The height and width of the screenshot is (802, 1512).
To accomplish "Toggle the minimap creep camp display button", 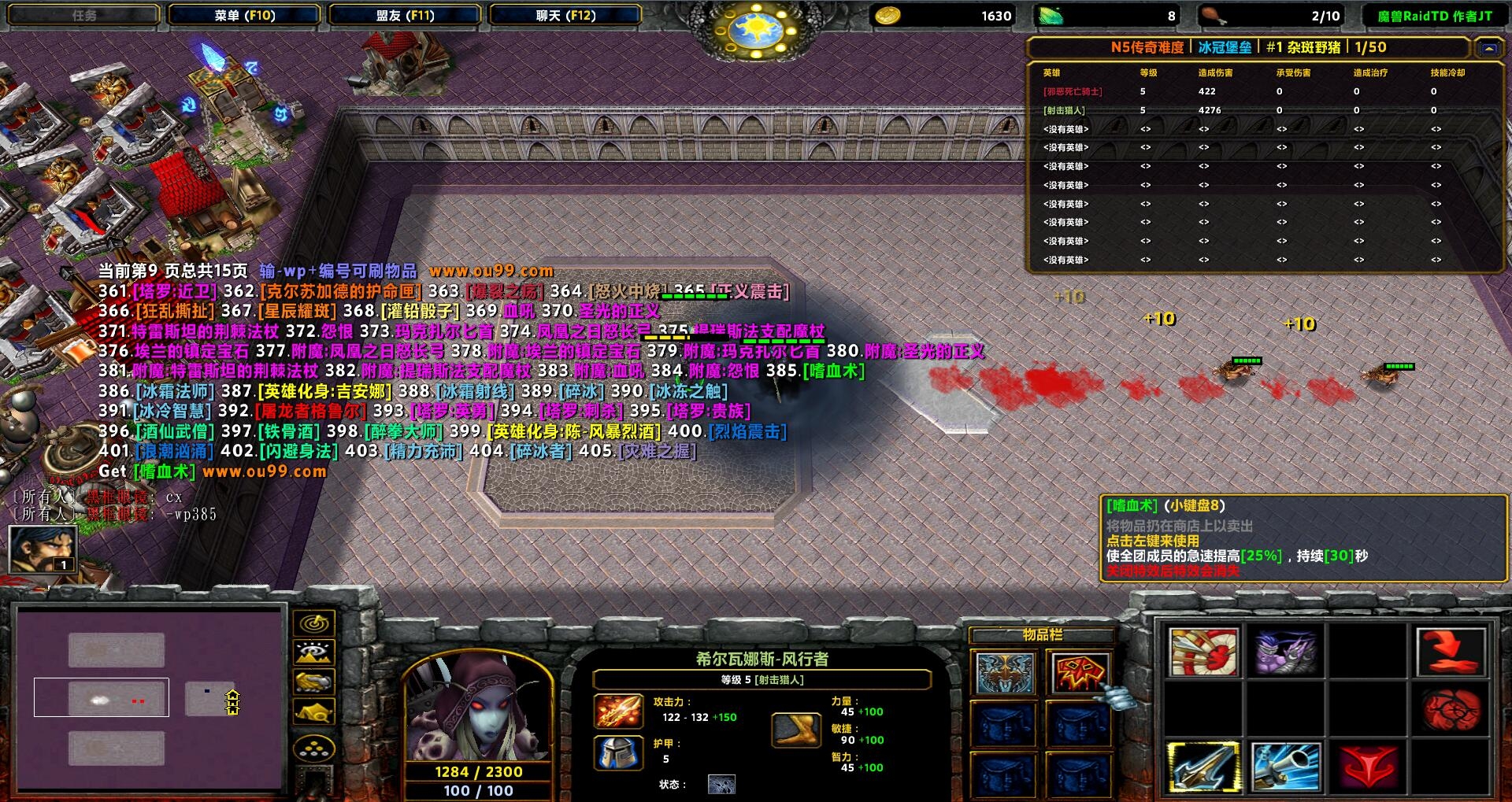I will pyautogui.click(x=314, y=712).
